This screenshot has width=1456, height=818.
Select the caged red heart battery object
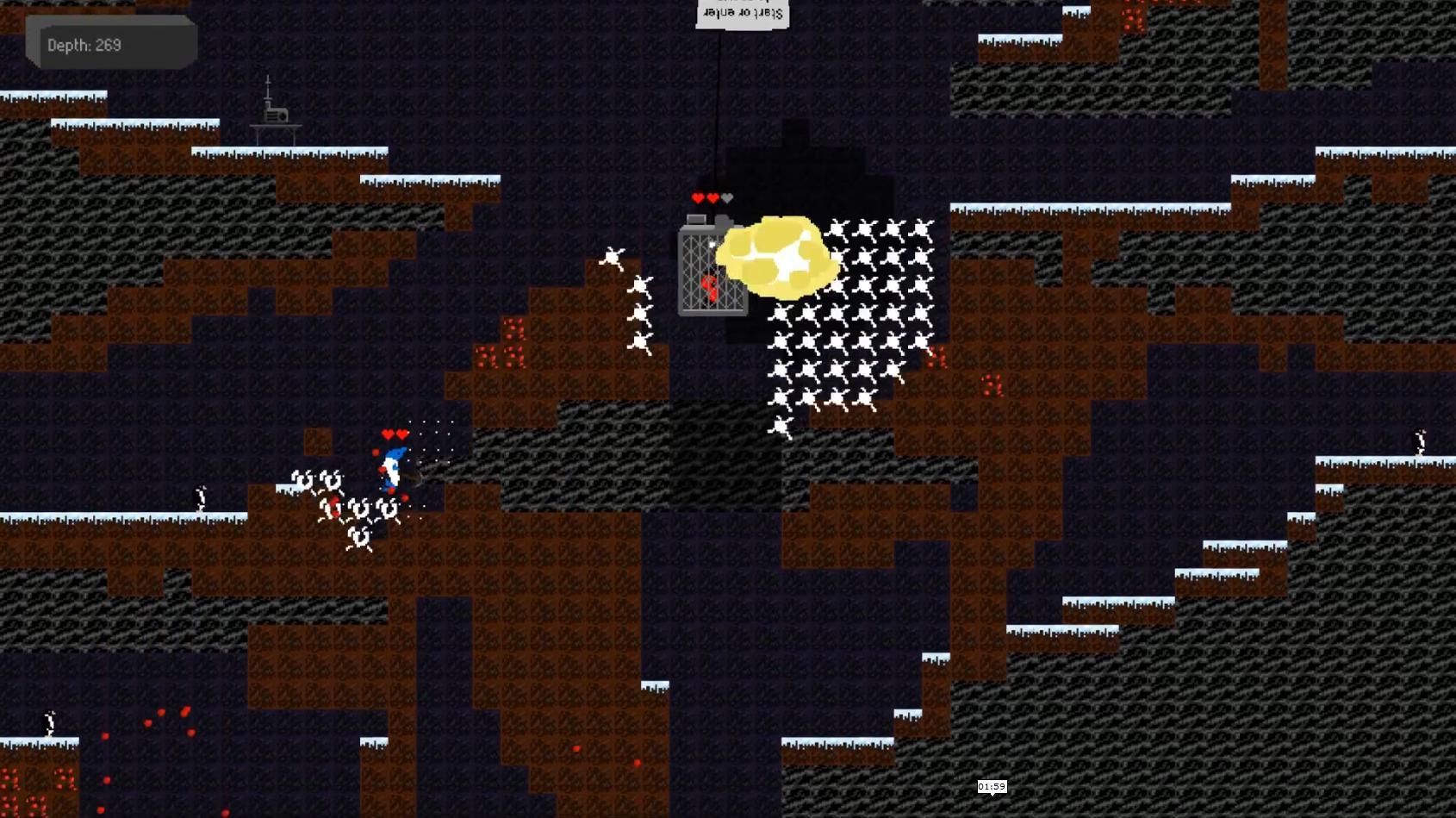711,272
